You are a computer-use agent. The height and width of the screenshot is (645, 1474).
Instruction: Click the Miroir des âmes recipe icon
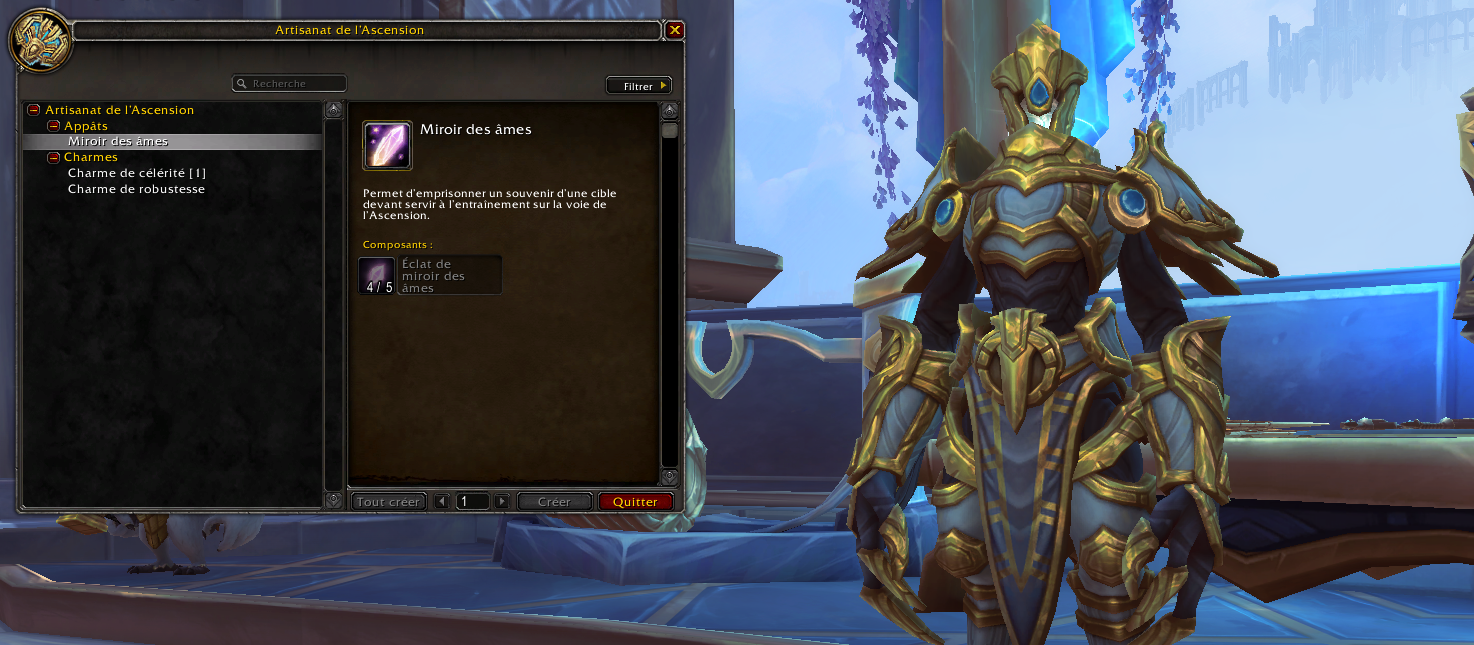point(387,145)
